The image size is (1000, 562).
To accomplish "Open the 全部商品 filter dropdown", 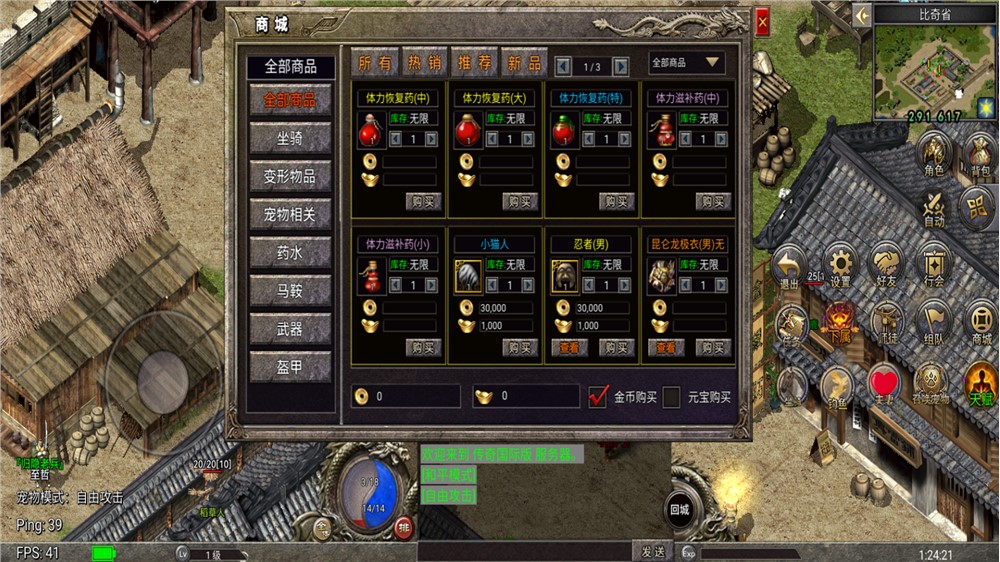I will (686, 63).
